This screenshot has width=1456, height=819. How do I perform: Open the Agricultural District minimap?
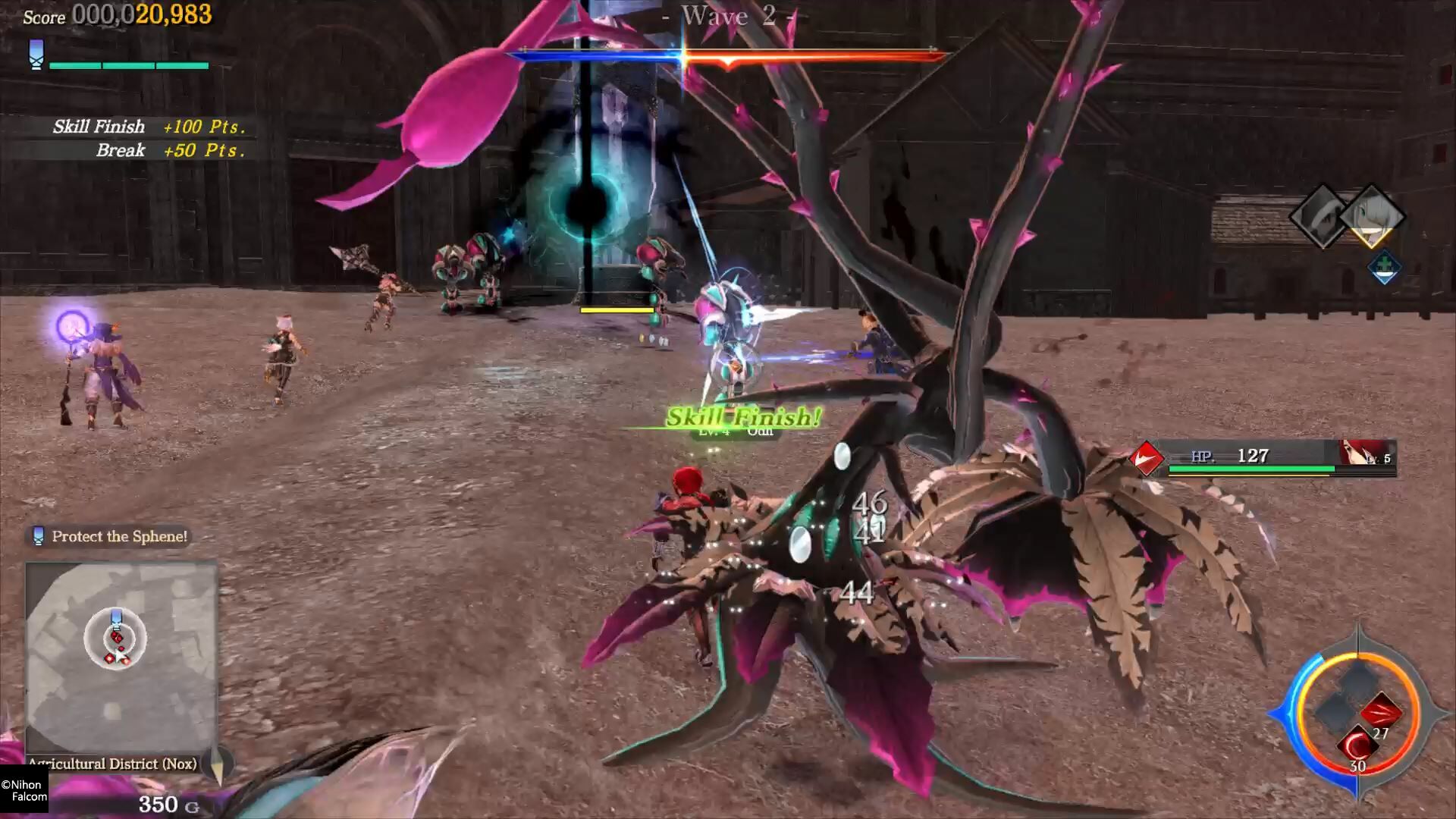121,657
